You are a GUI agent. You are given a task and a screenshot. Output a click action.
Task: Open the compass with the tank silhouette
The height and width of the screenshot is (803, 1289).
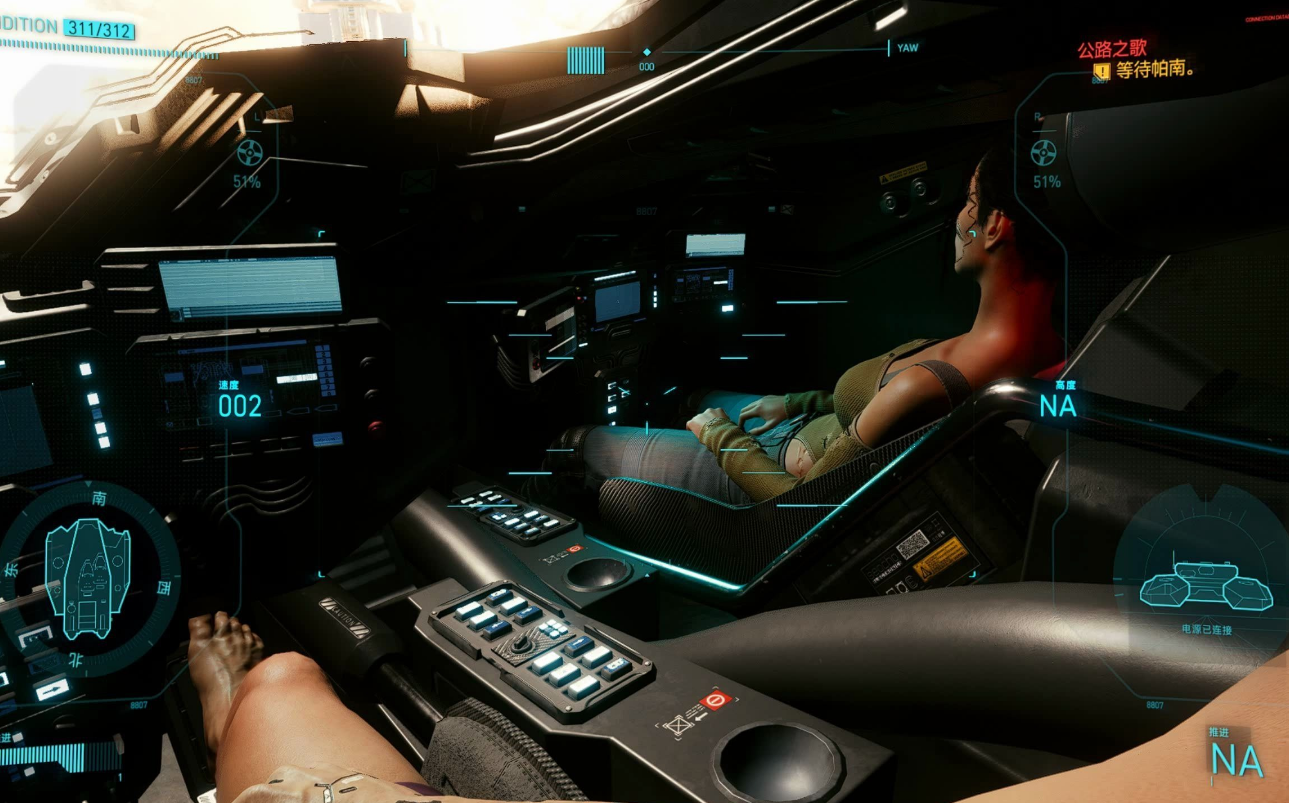tap(88, 578)
